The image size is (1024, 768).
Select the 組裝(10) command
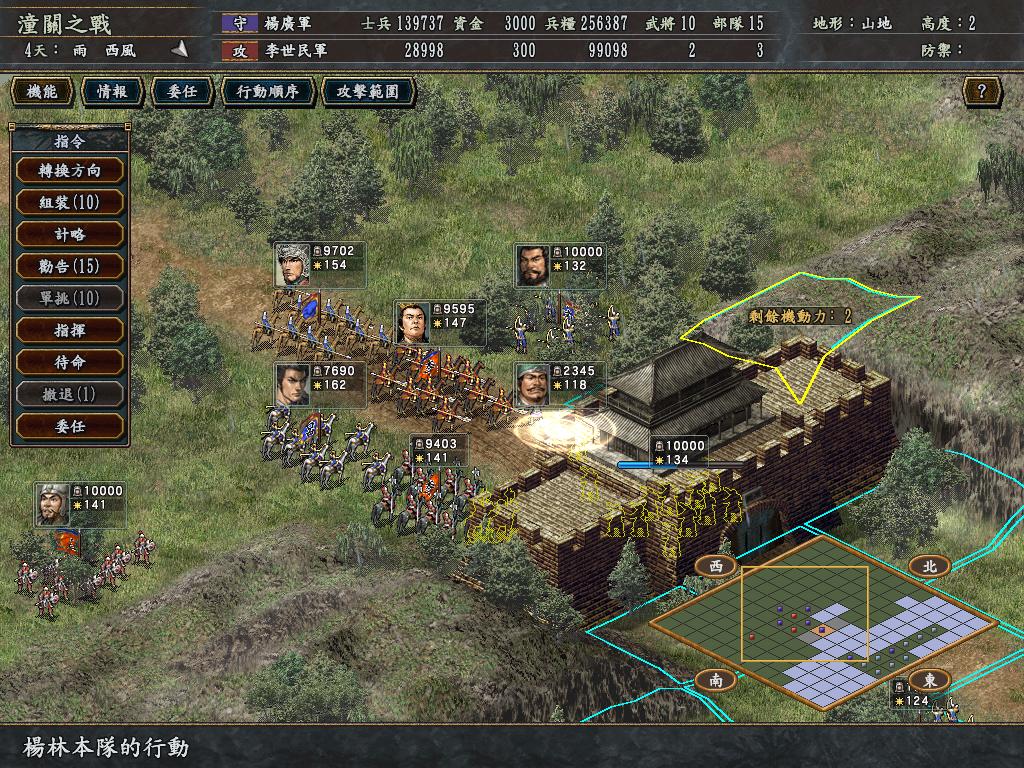click(69, 202)
